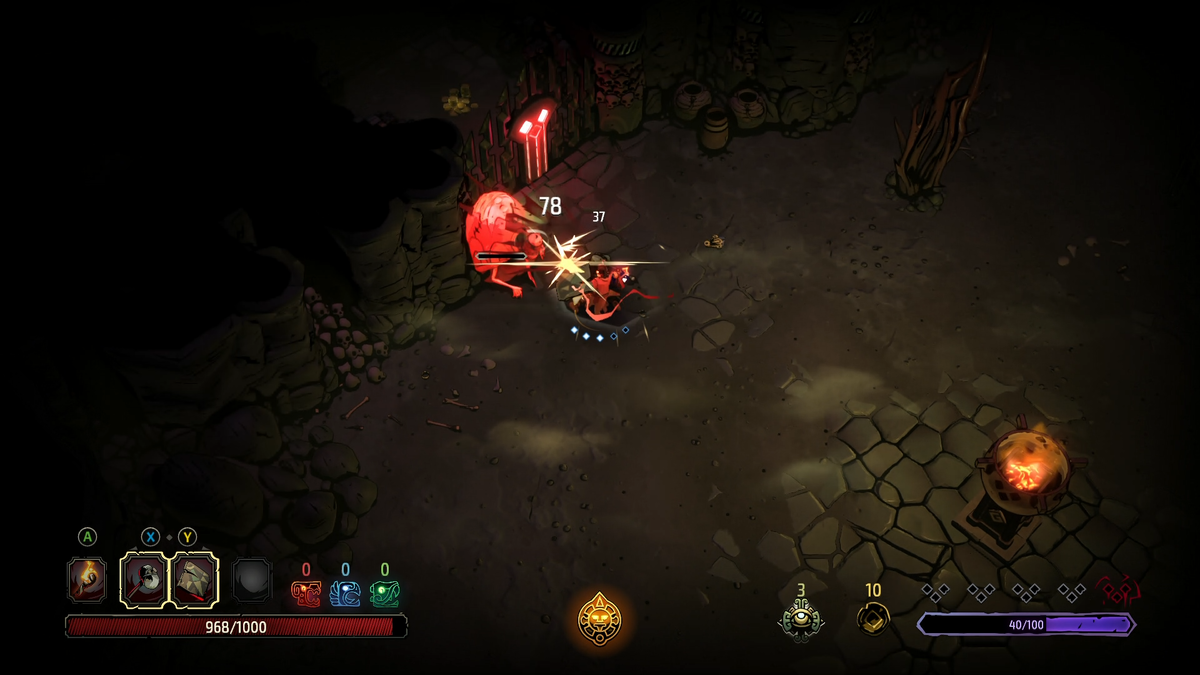Click the green serpent glyph attribute icon
Image resolution: width=1200 pixels, height=675 pixels.
click(x=384, y=594)
